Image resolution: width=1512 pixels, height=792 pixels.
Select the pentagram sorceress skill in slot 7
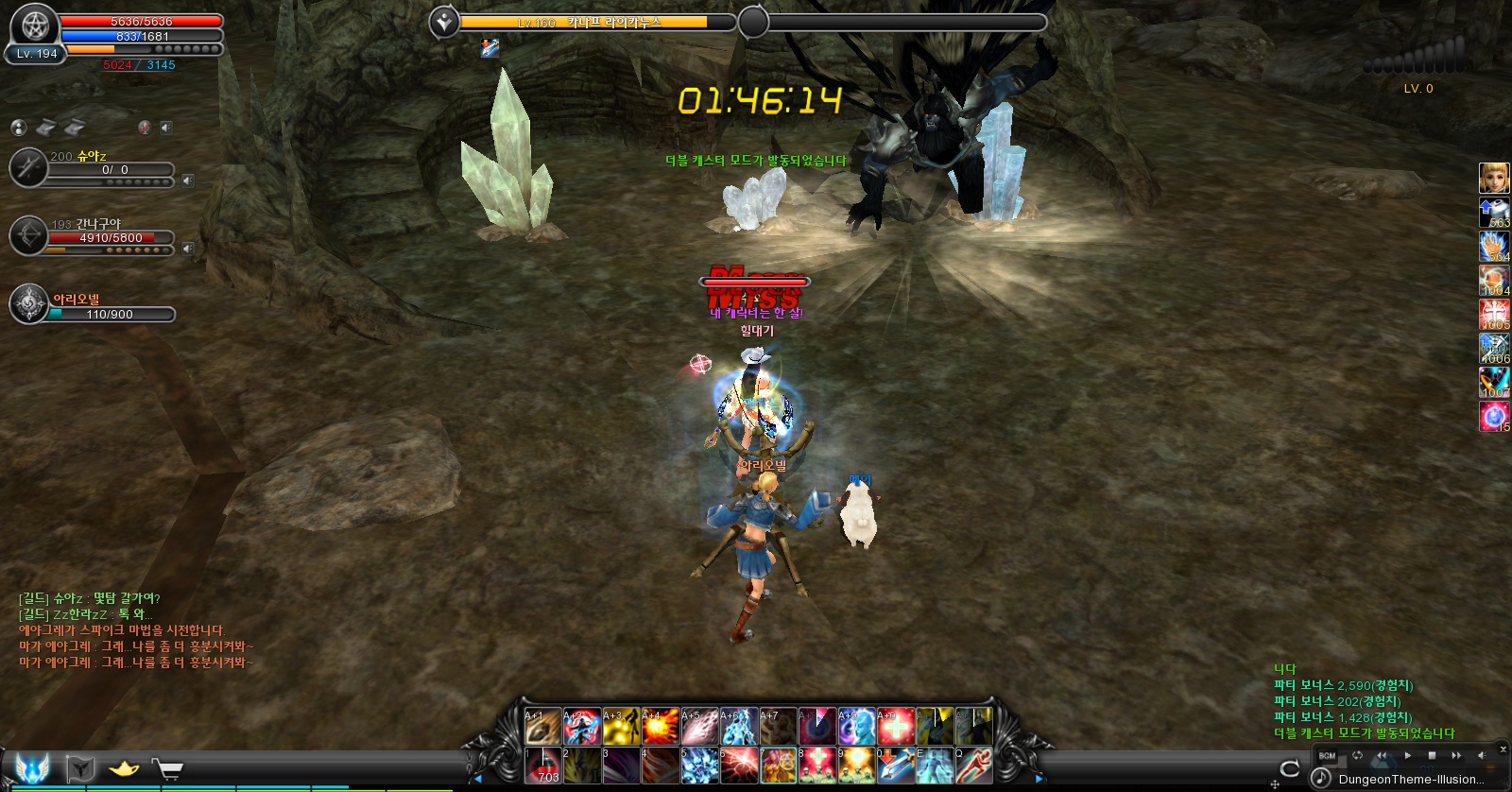pyautogui.click(x=777, y=766)
